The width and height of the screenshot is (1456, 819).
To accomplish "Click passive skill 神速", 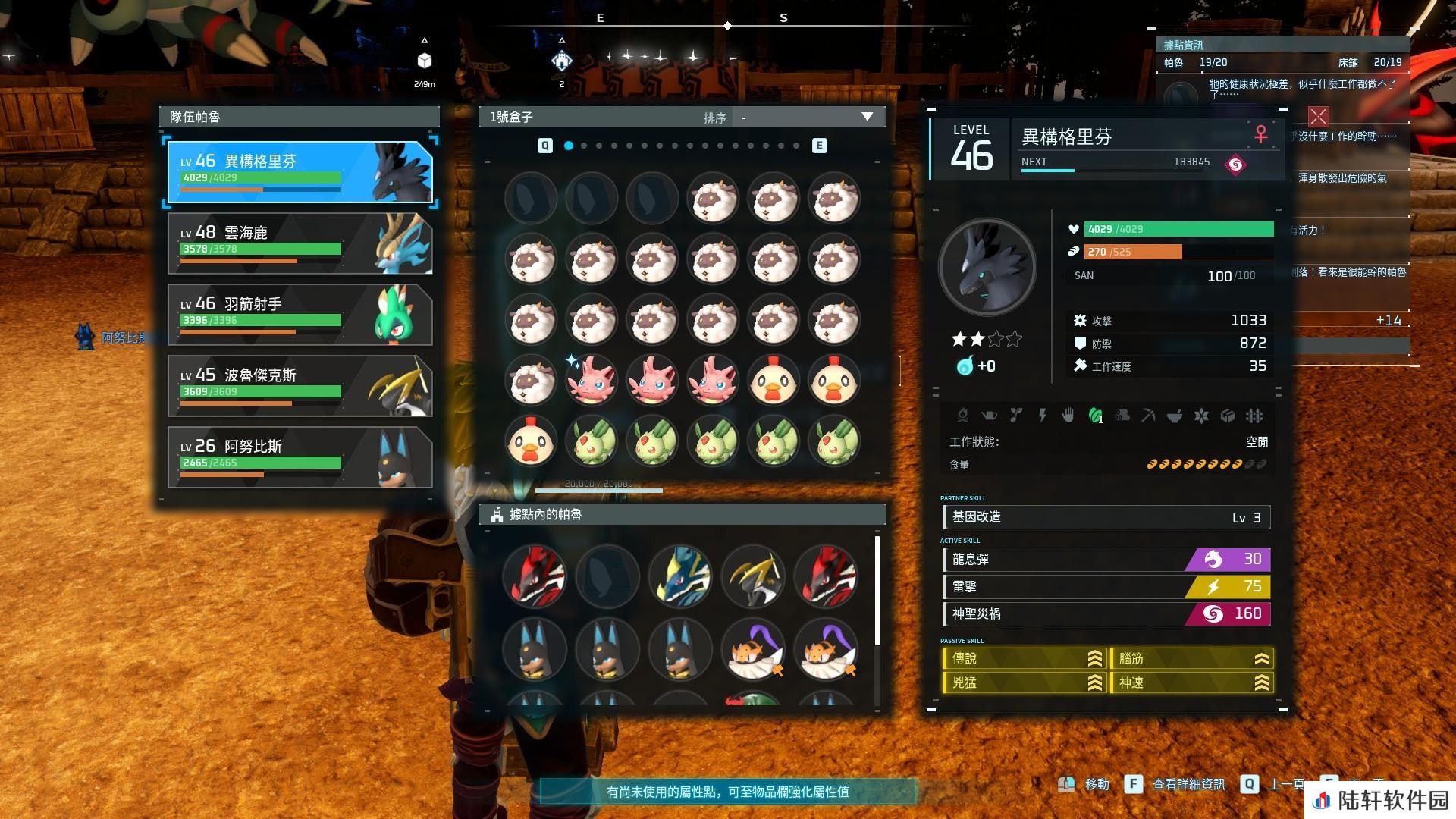I will tap(1191, 683).
